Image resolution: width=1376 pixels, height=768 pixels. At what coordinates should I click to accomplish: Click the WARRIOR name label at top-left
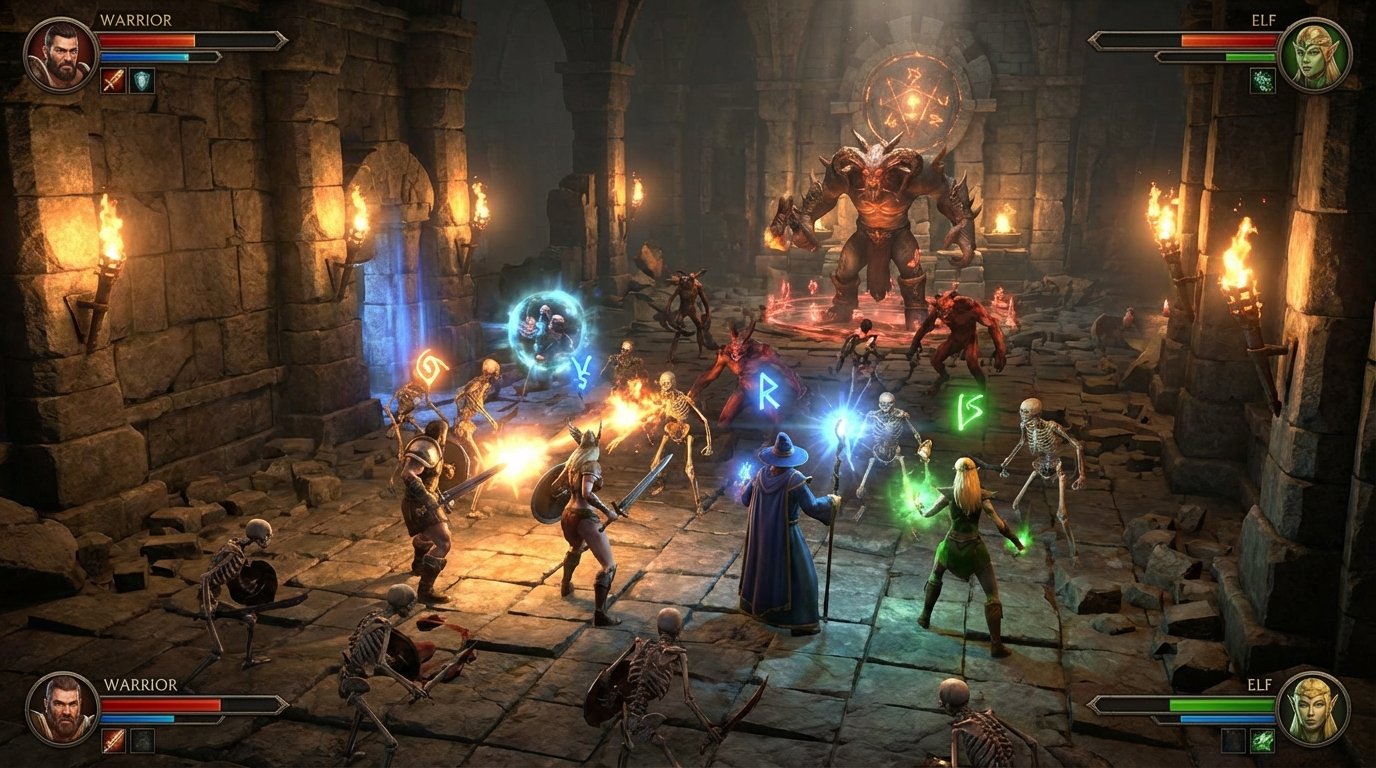click(x=136, y=19)
